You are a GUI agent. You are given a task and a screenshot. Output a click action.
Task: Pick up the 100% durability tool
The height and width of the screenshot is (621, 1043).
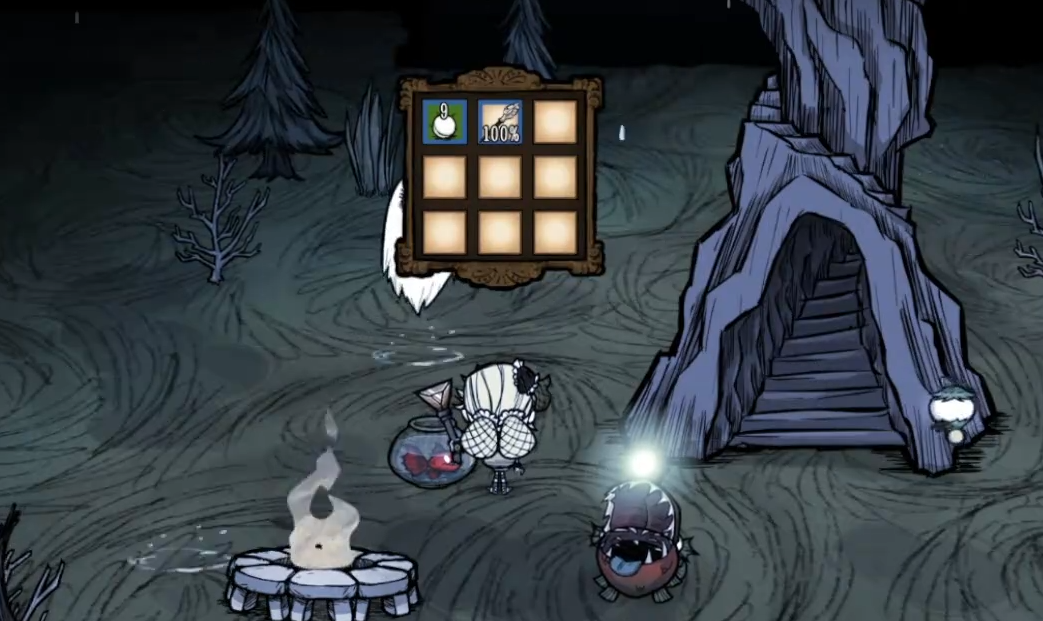[x=500, y=121]
